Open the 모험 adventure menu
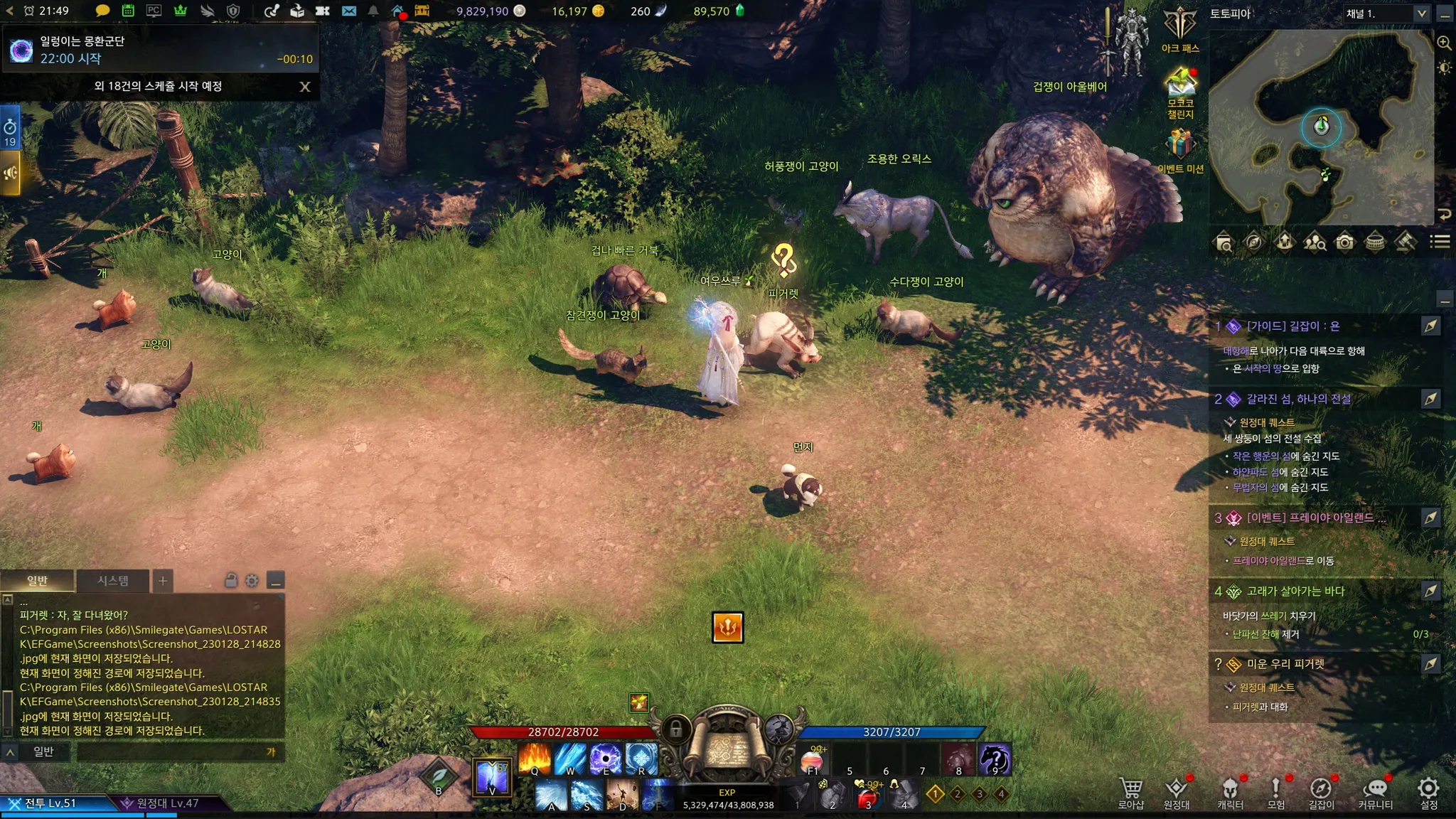Viewport: 1456px width, 819px height. (1276, 792)
